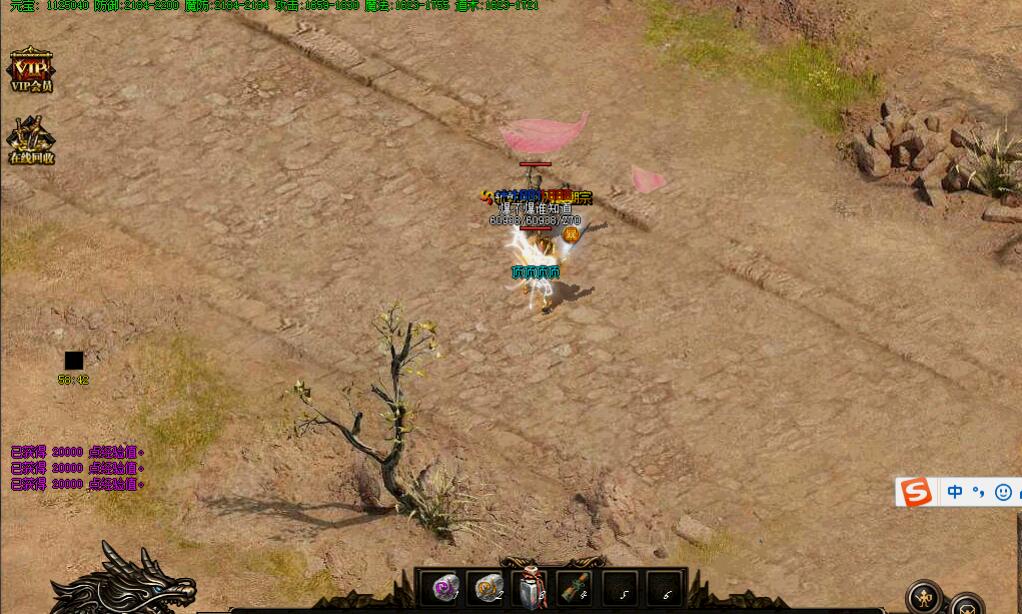Use the orange swirl scroll in hotbar slot 2

(489, 588)
